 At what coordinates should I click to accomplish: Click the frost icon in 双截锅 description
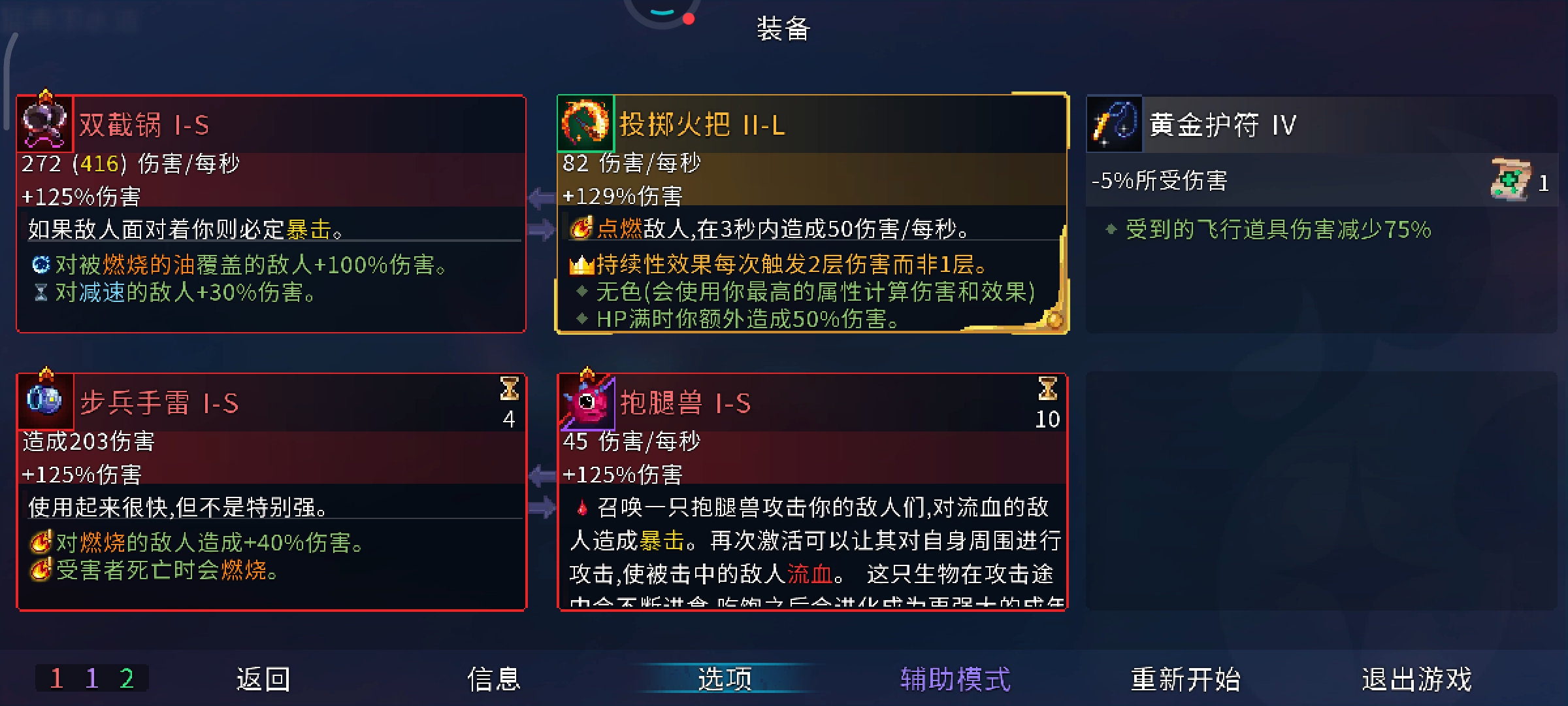pyautogui.click(x=41, y=265)
